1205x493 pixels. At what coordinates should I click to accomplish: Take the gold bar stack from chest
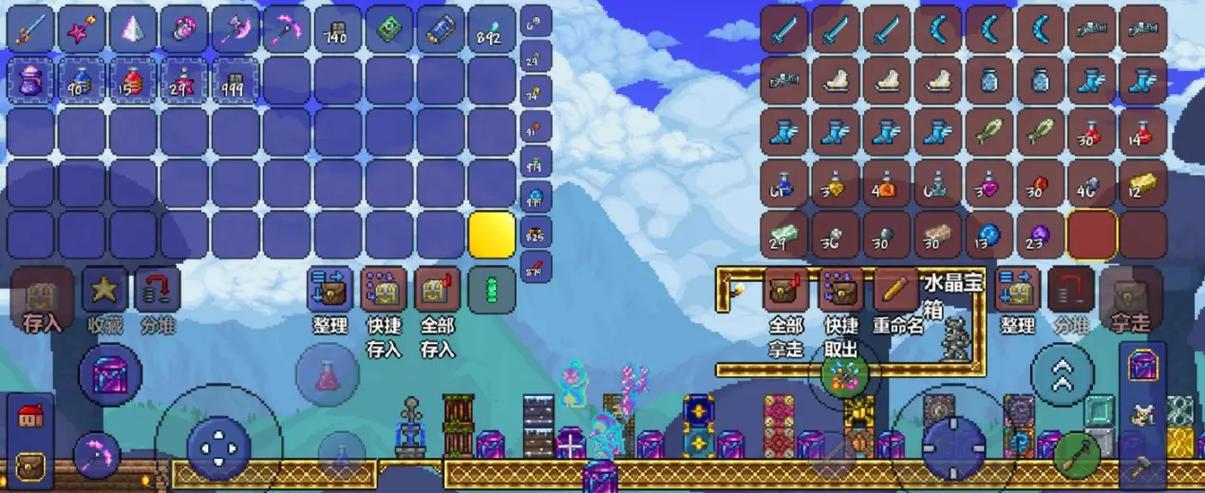pos(1143,182)
